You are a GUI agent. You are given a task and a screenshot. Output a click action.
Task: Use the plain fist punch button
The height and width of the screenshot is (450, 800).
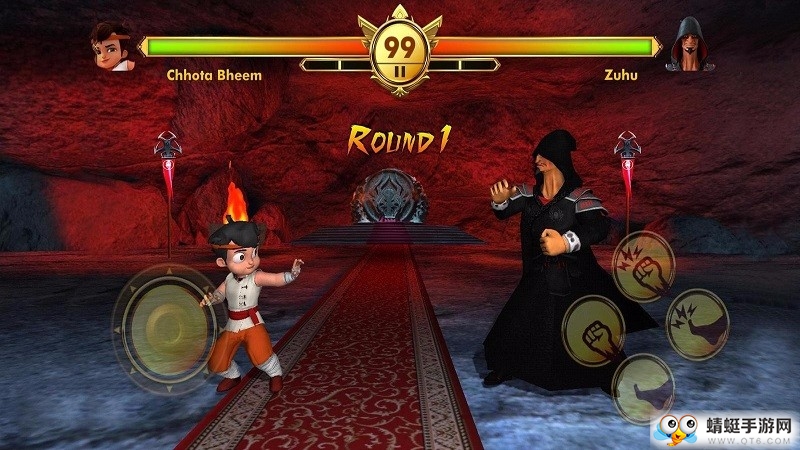pyautogui.click(x=593, y=331)
